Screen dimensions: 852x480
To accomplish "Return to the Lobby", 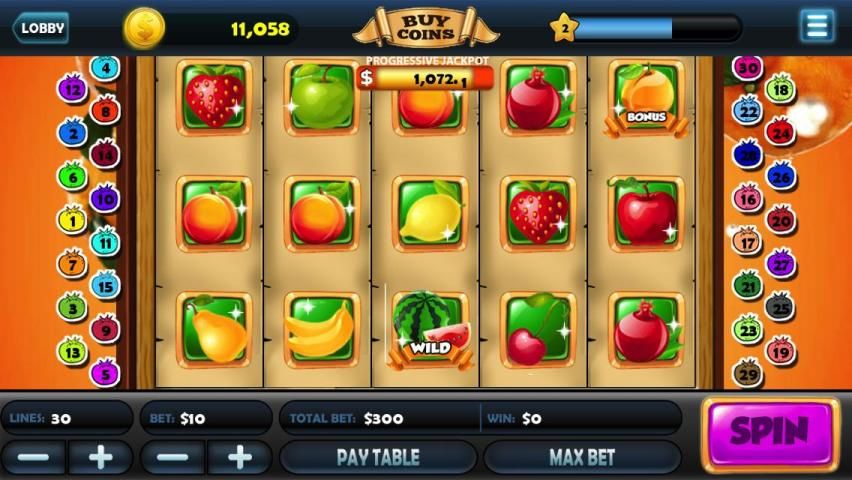I will [40, 27].
